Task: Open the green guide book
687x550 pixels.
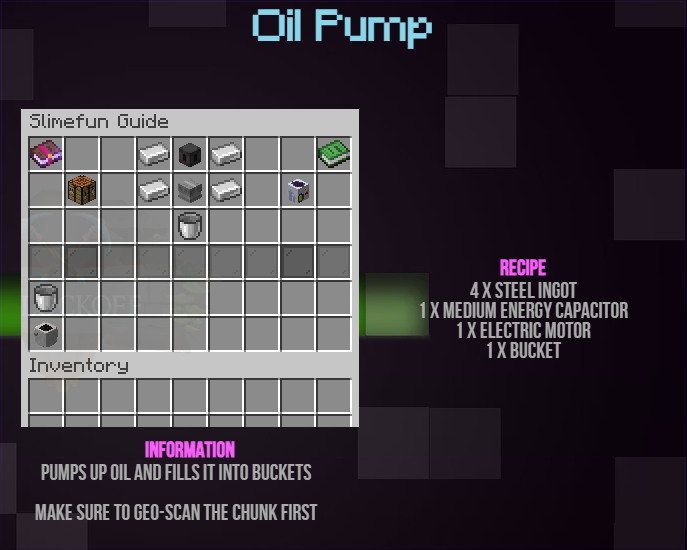Action: click(333, 154)
